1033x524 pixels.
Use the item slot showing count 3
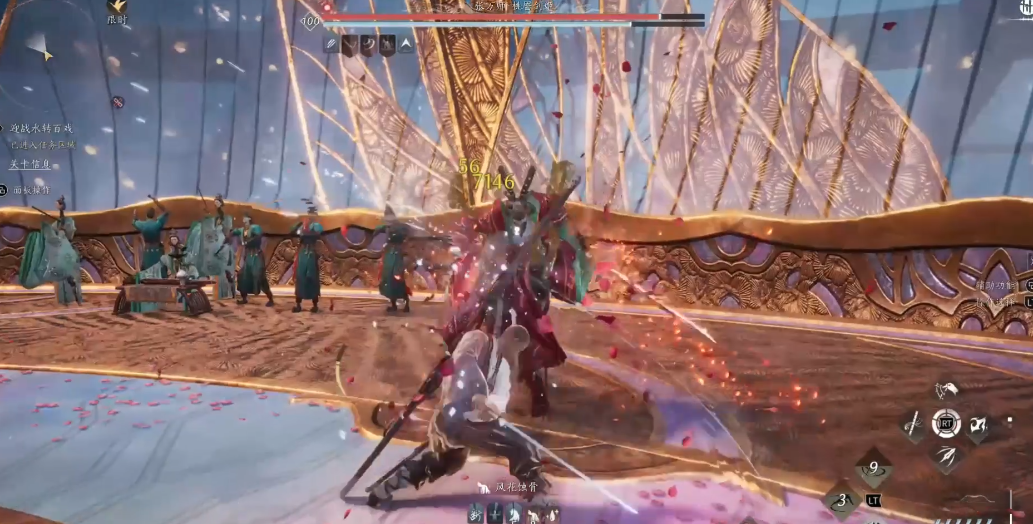(842, 500)
